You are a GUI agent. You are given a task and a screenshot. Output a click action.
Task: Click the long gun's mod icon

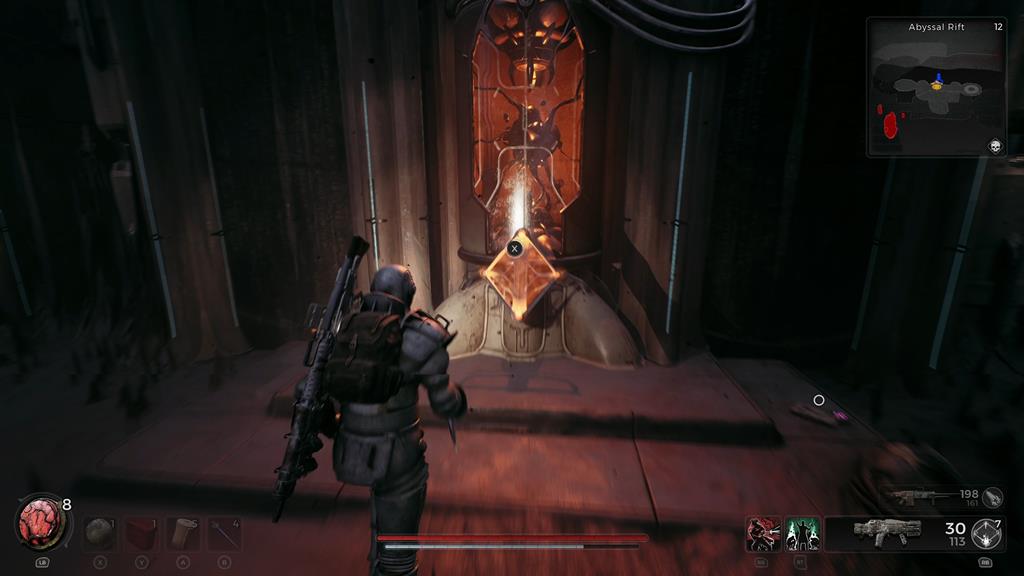point(992,497)
